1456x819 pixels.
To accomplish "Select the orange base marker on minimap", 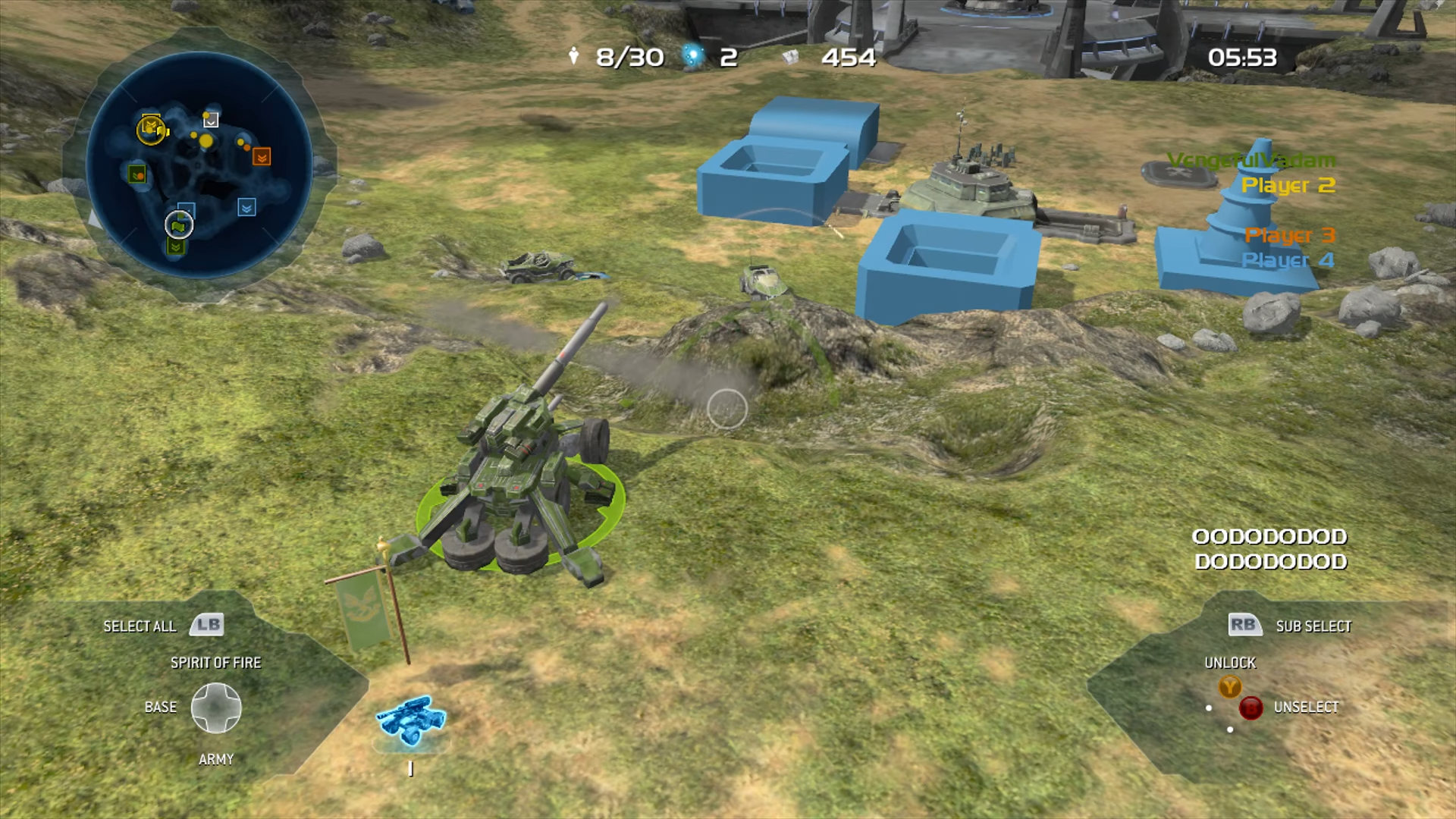I will pyautogui.click(x=262, y=157).
